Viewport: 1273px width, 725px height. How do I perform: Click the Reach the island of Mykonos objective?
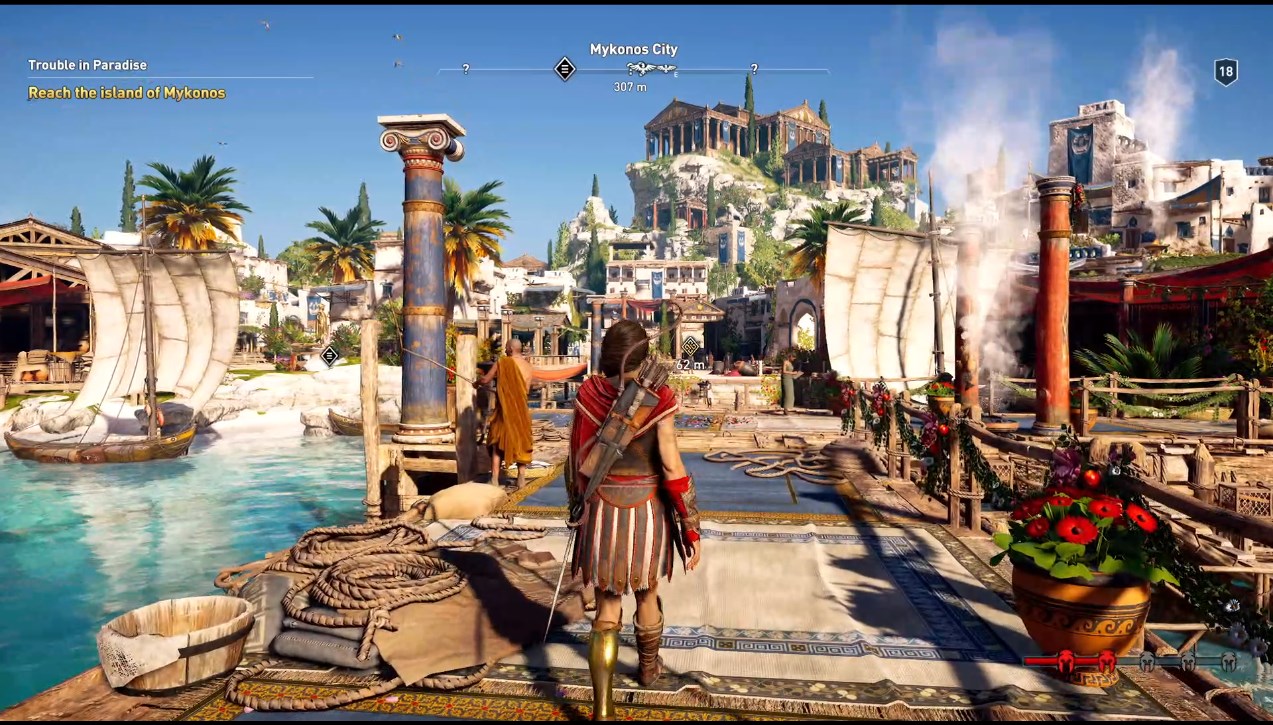[x=126, y=93]
